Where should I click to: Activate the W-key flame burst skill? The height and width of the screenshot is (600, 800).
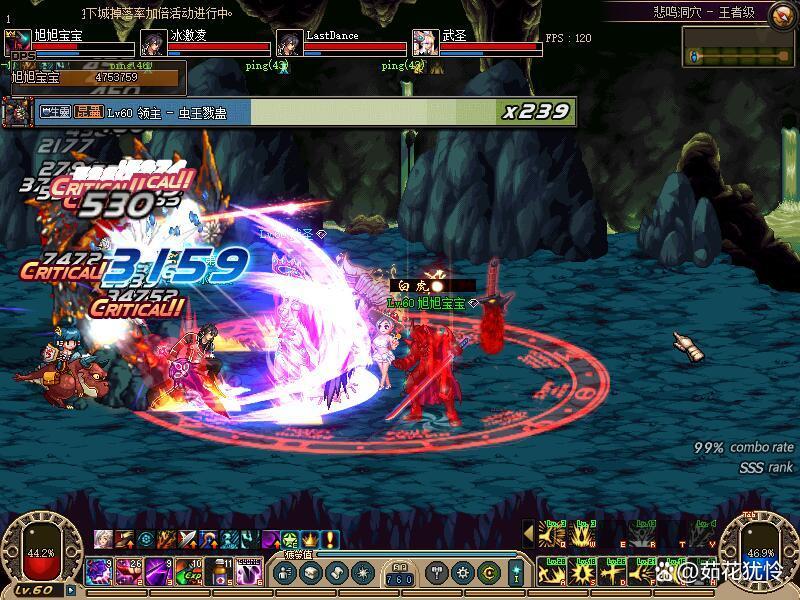point(583,537)
